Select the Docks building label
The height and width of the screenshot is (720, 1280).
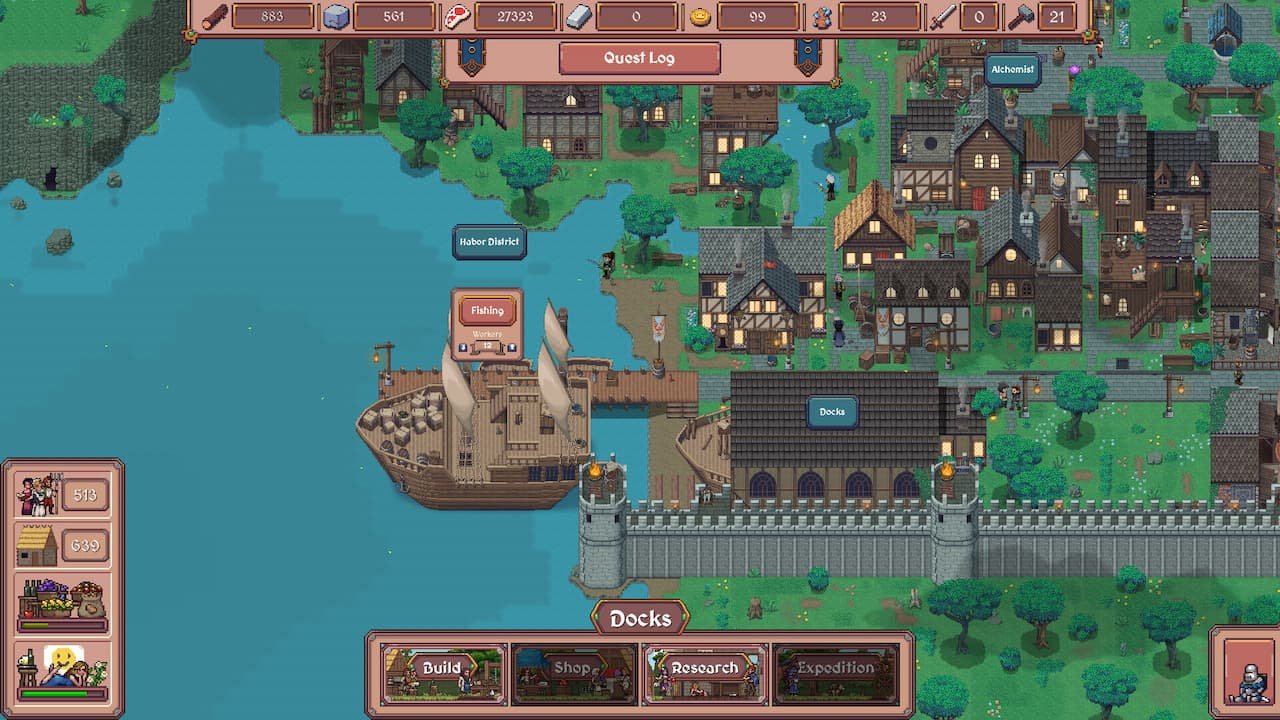pos(832,412)
